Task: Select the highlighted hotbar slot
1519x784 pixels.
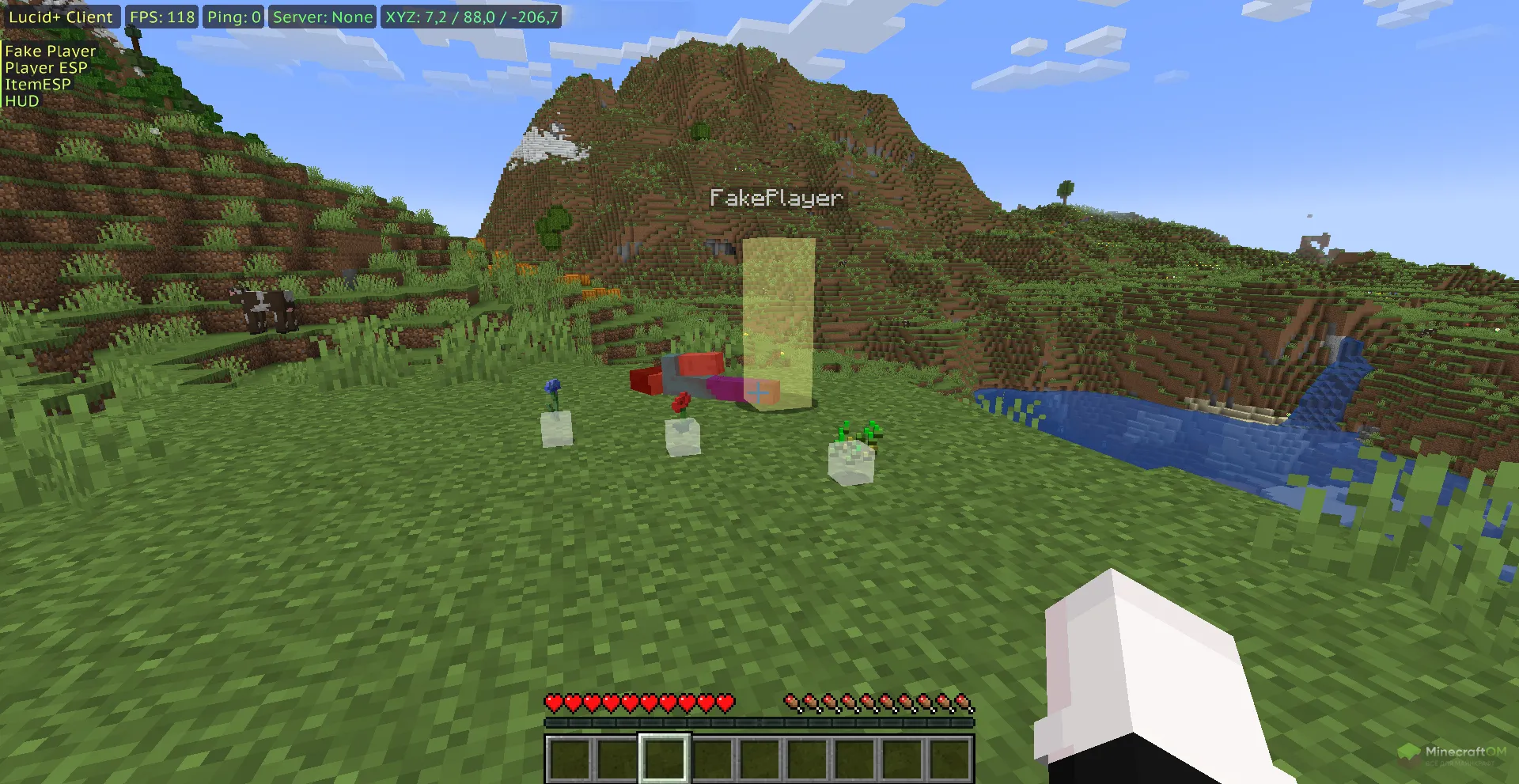Action: 664,758
